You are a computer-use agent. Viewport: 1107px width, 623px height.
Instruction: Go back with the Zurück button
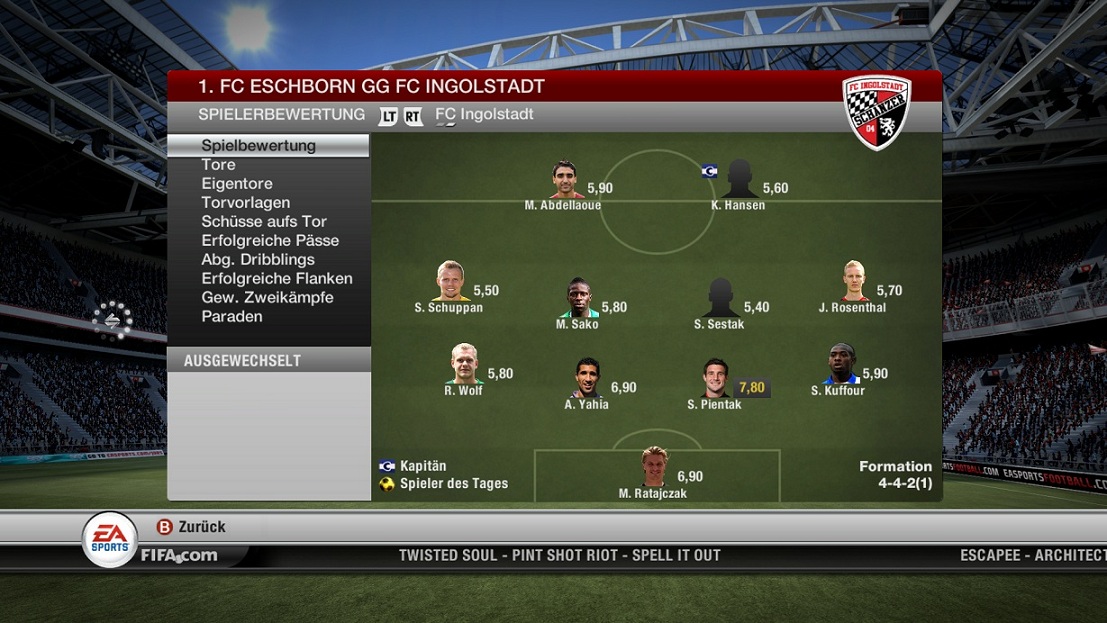point(191,527)
